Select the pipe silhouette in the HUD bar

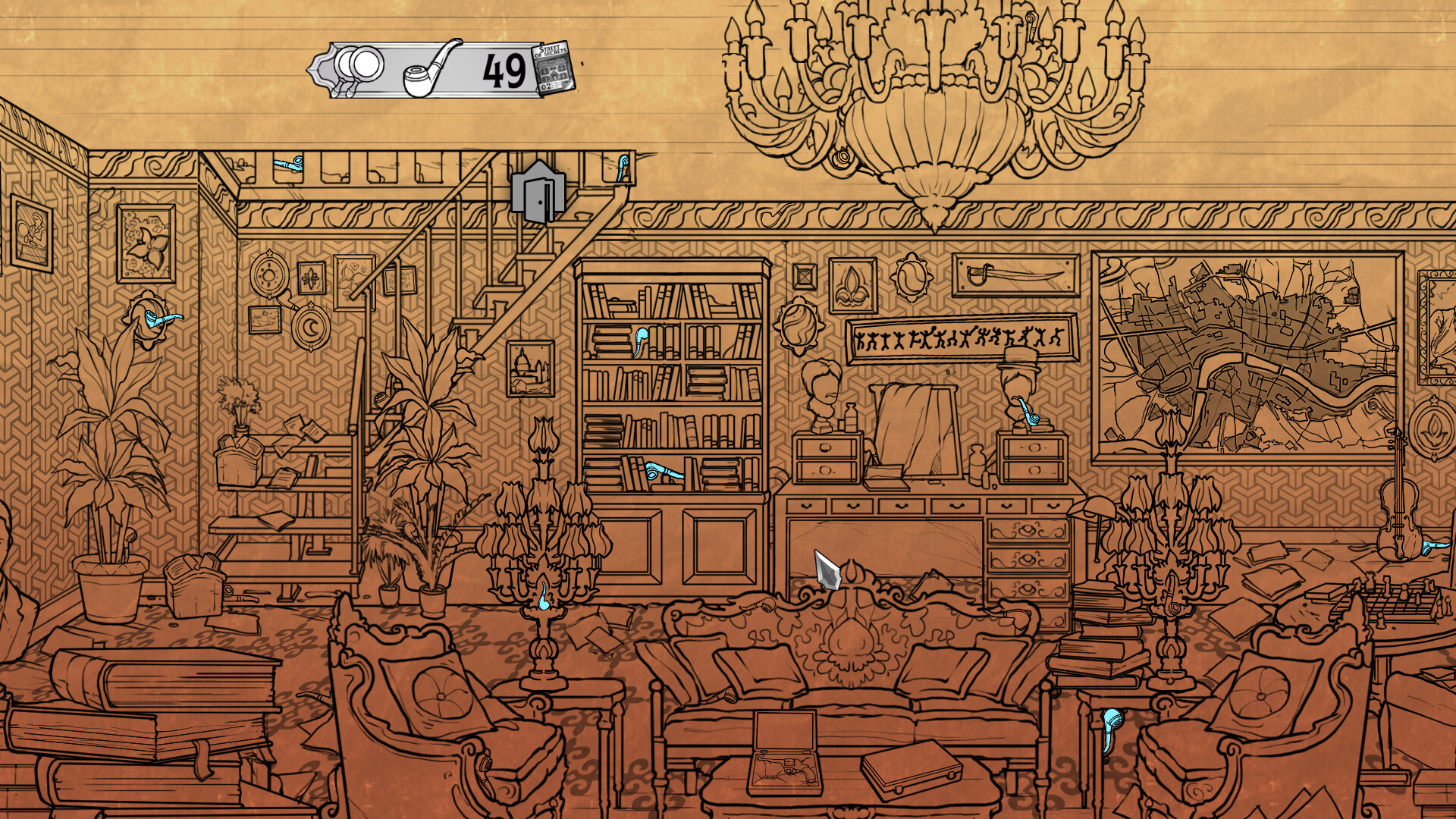pyautogui.click(x=425, y=72)
